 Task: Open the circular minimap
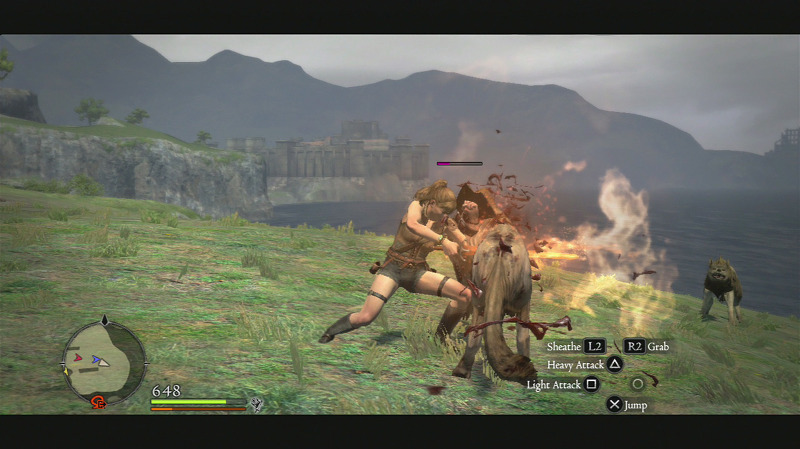(103, 359)
